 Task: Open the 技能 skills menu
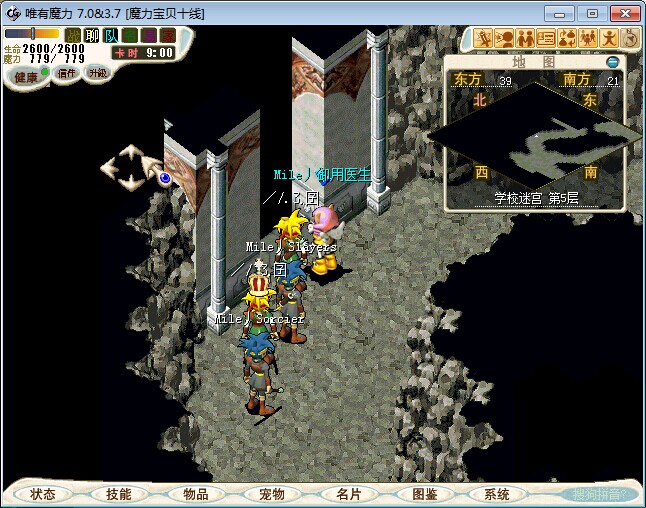119,494
